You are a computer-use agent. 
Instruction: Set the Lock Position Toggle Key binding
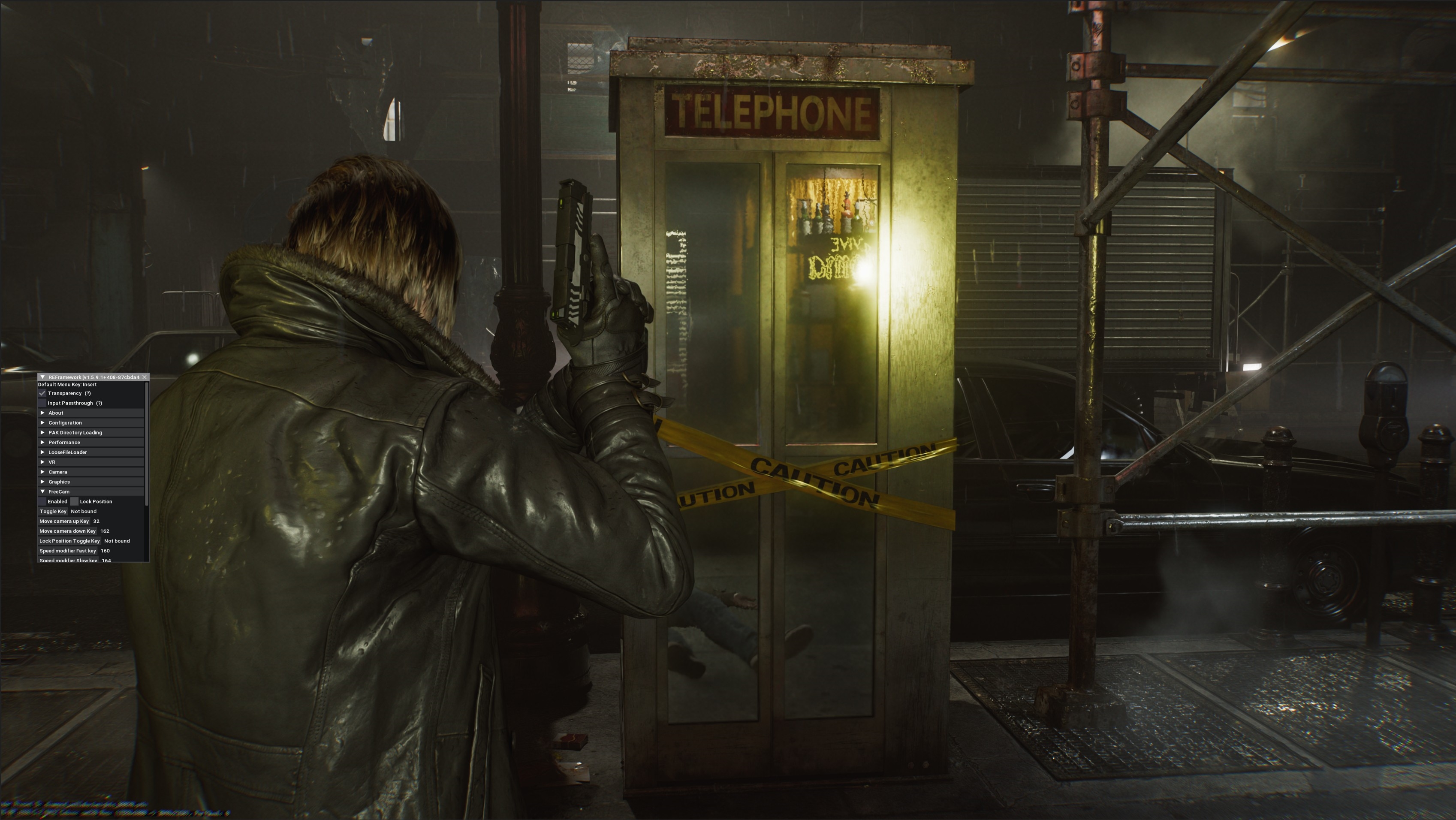pos(69,541)
